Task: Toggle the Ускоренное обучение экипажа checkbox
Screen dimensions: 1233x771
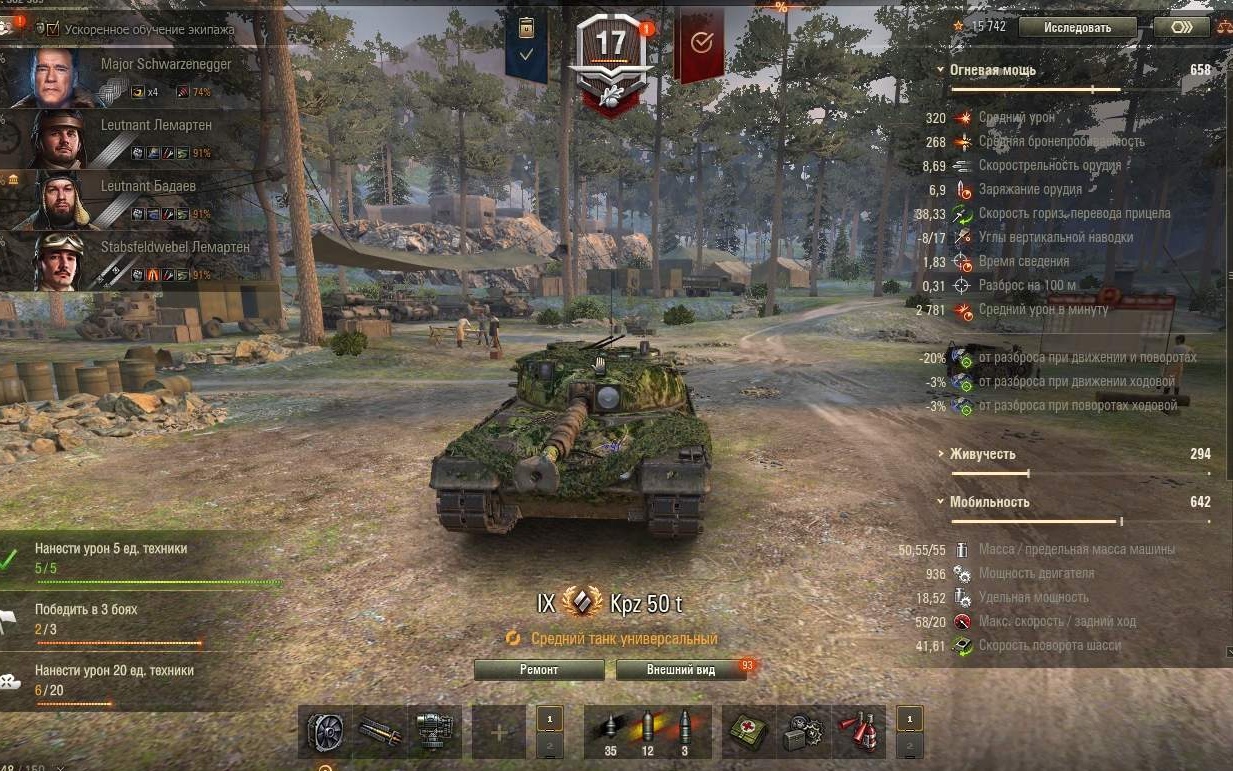Action: pyautogui.click(x=53, y=29)
